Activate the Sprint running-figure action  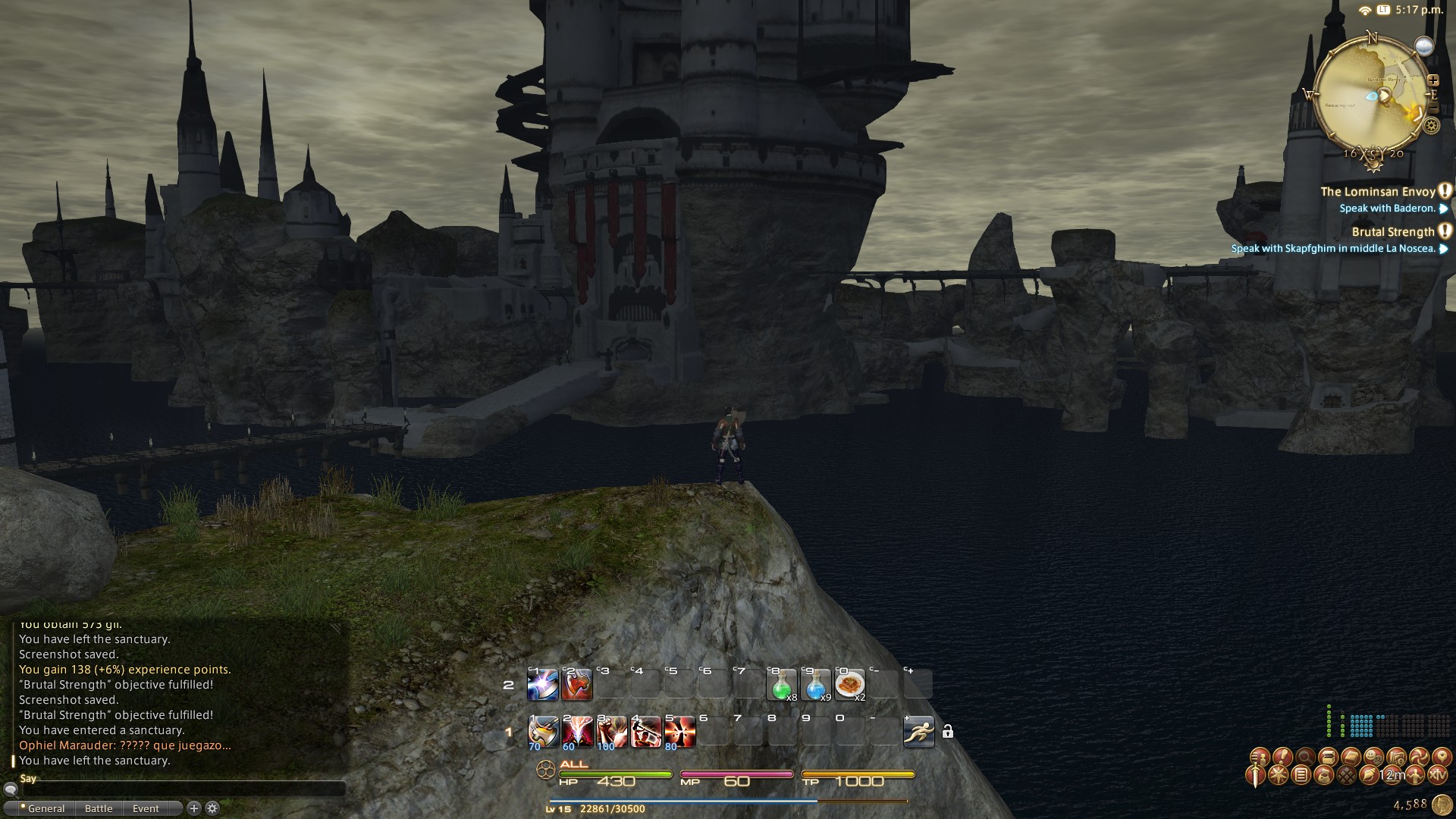point(918,732)
